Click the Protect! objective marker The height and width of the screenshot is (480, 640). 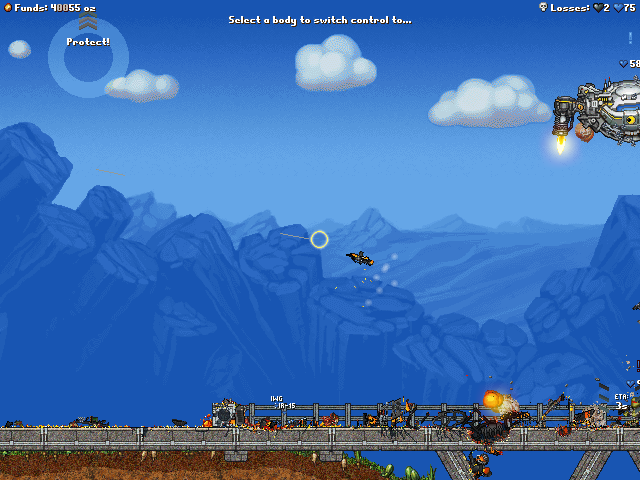click(x=88, y=42)
